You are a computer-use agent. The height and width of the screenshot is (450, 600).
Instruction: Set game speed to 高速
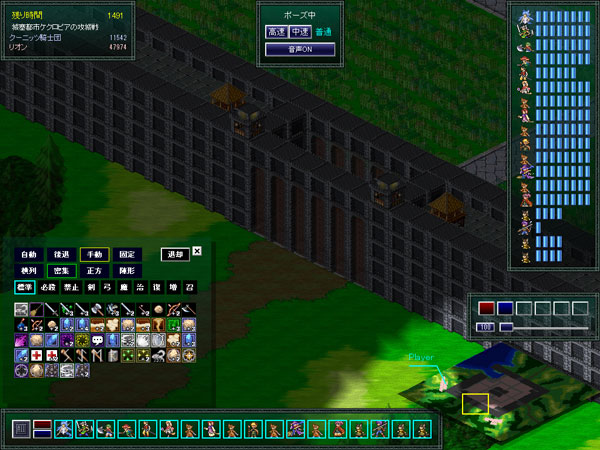[277, 32]
